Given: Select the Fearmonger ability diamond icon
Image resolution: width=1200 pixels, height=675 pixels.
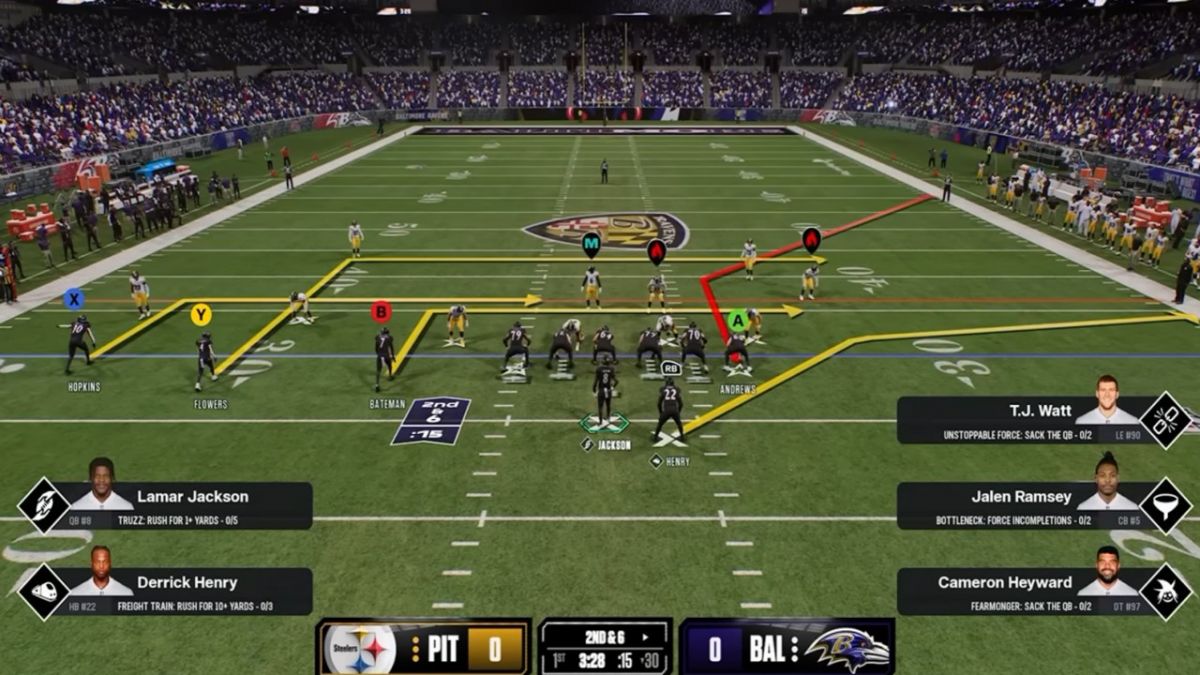Looking at the screenshot, I should point(1166,591).
